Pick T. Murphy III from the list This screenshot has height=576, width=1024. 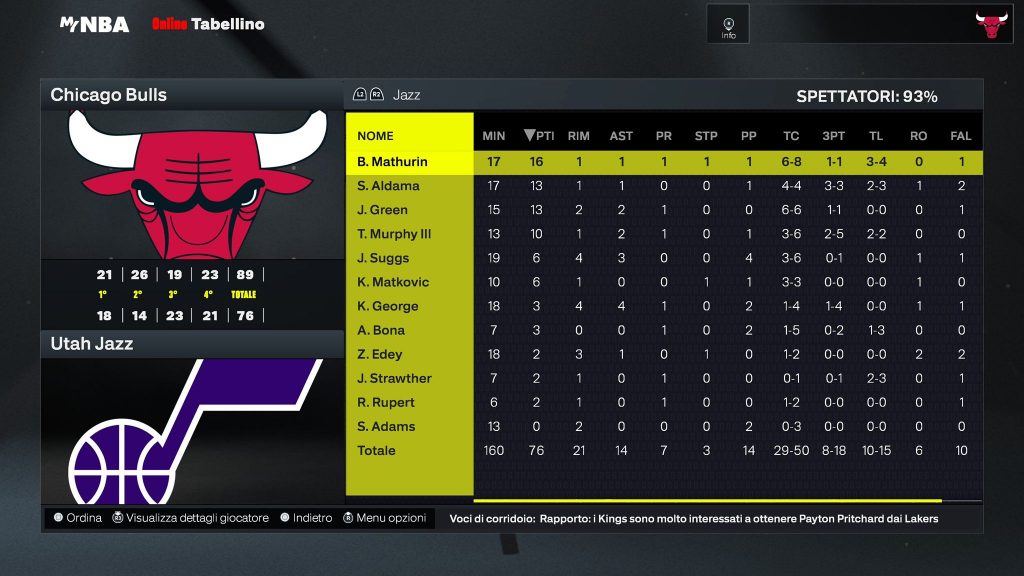pos(394,234)
